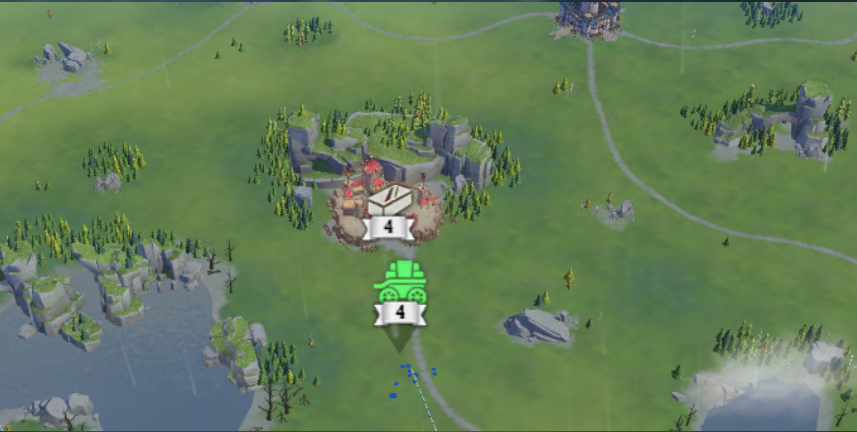Select the white crate marker over the town
Viewport: 857px width, 432px height.
click(x=388, y=200)
